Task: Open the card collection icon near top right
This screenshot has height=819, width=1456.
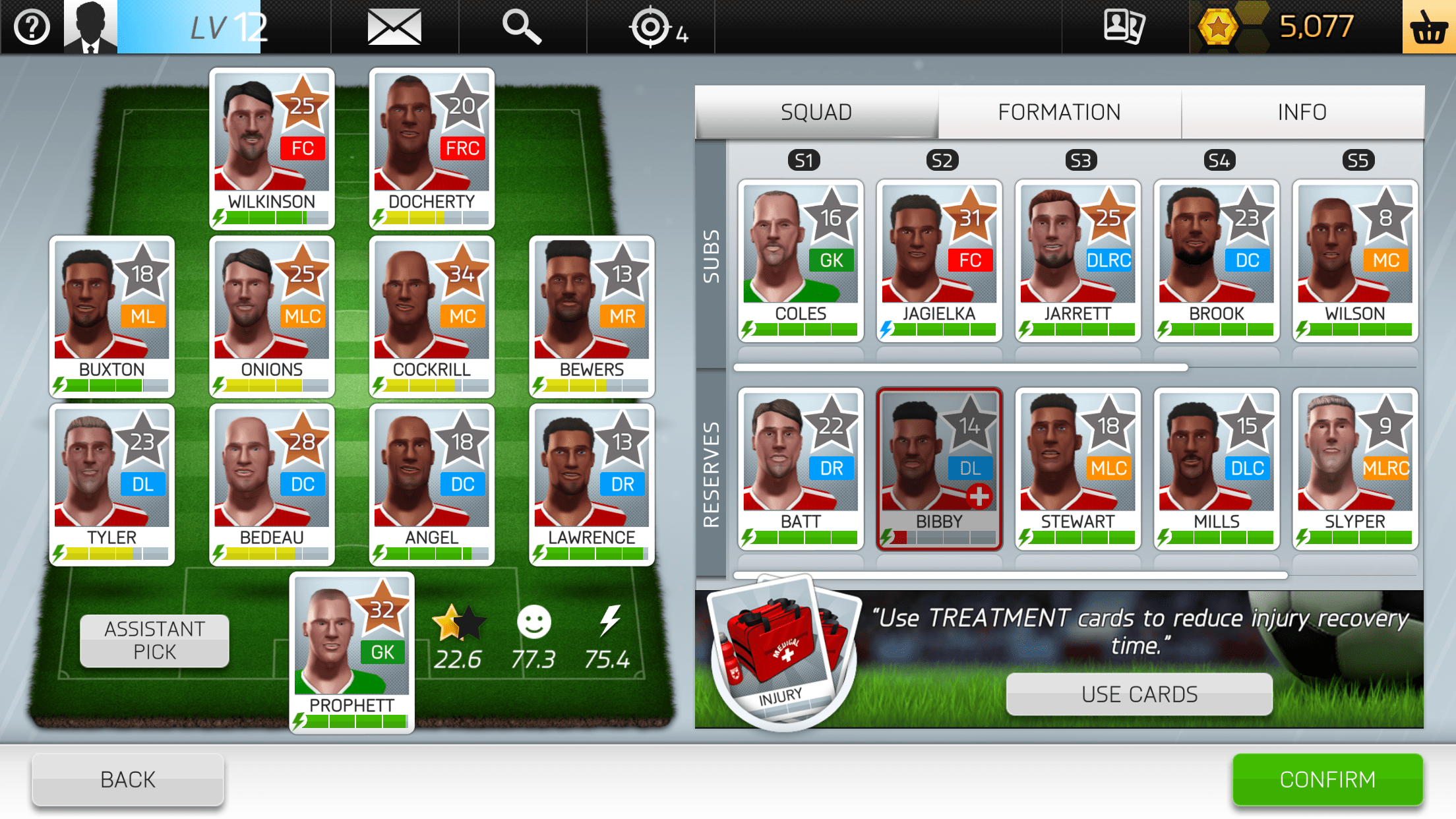Action: tap(1124, 26)
